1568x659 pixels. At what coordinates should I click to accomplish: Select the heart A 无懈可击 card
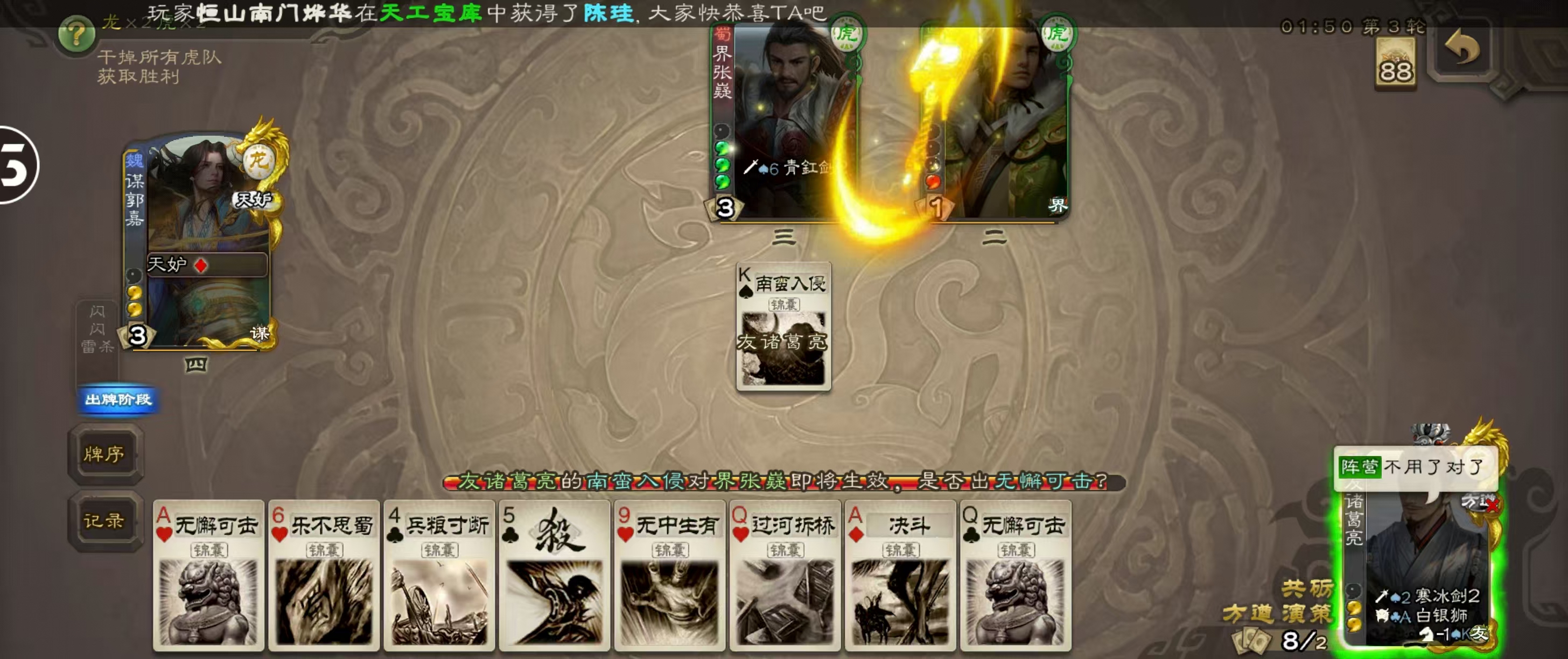pyautogui.click(x=208, y=574)
